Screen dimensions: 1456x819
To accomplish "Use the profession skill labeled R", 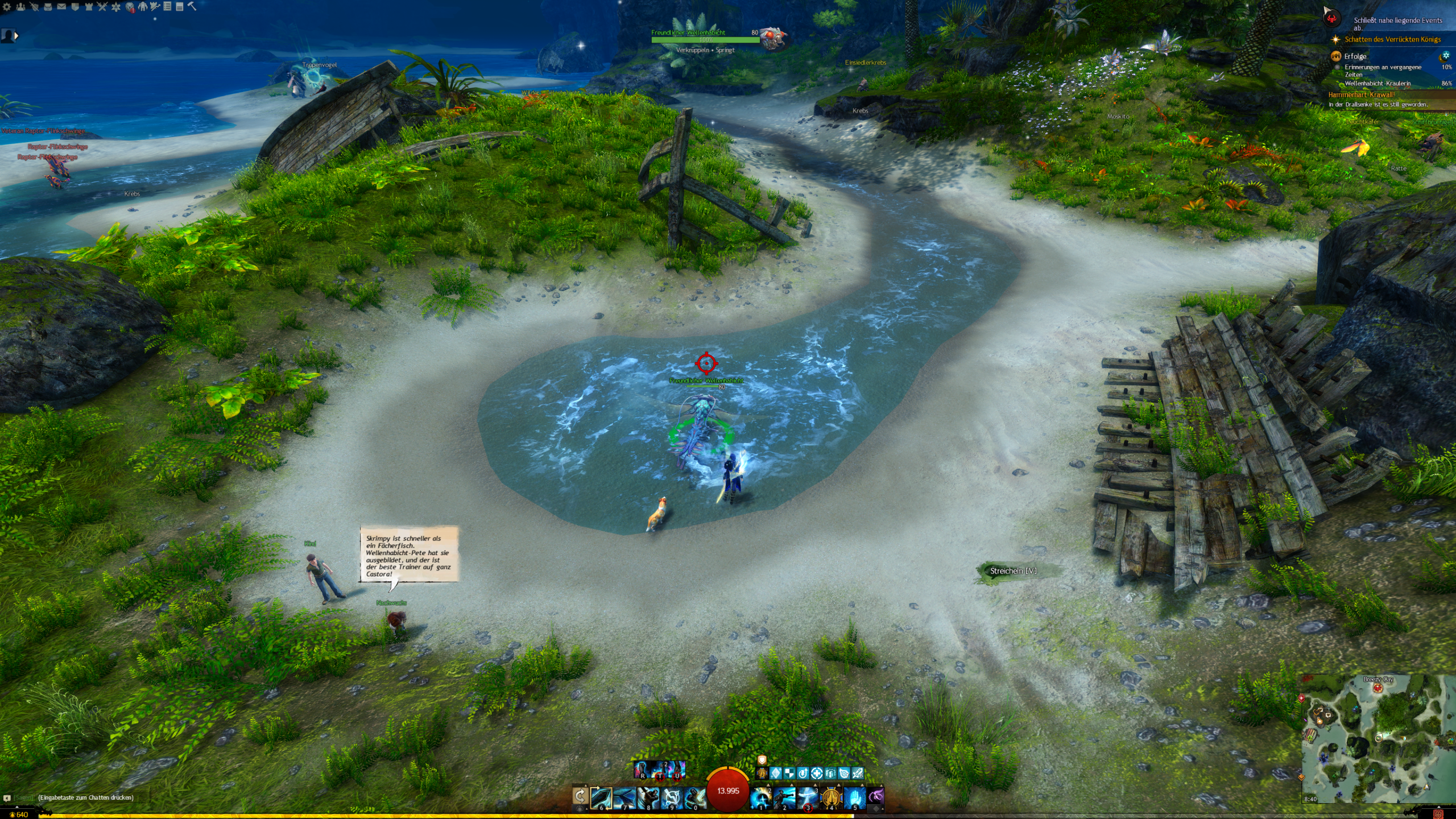I will pyautogui.click(x=642, y=770).
